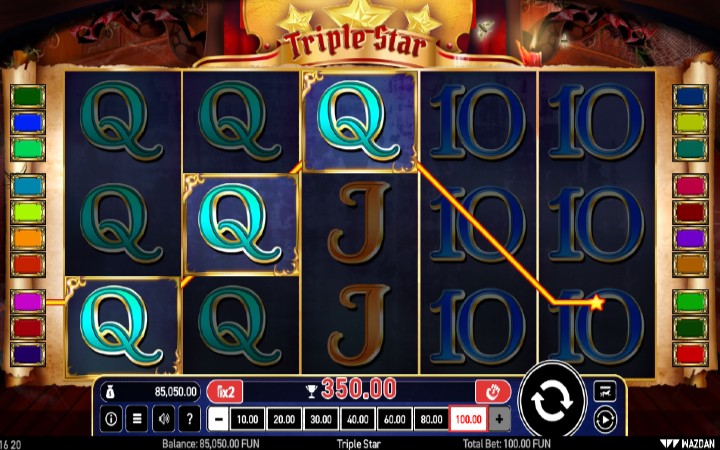Show help with the question mark button
The width and height of the screenshot is (720, 450).
coord(189,419)
